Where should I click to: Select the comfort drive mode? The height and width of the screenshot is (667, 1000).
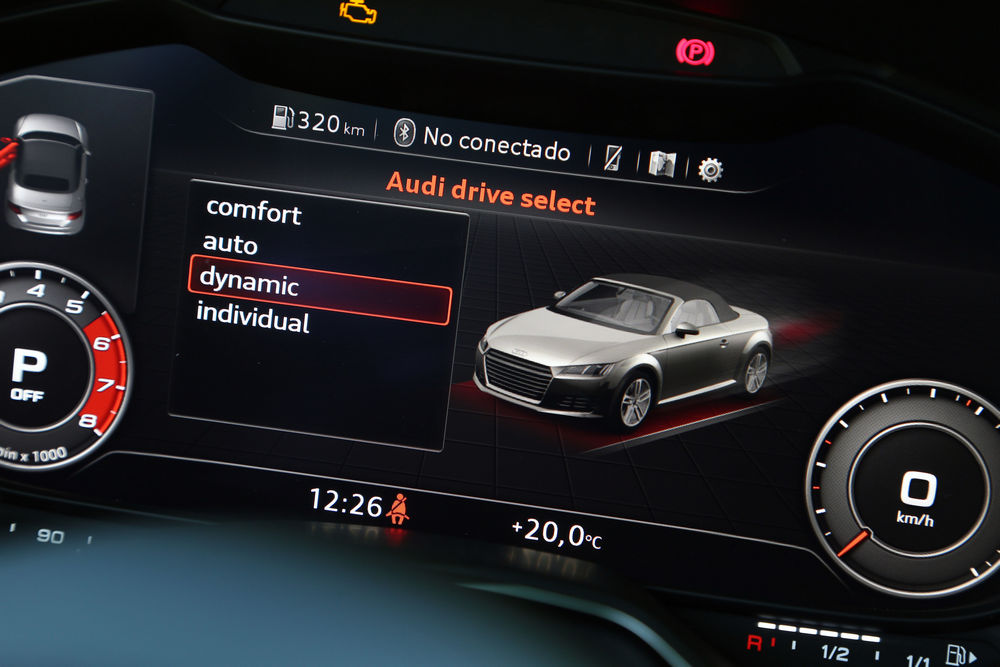253,211
